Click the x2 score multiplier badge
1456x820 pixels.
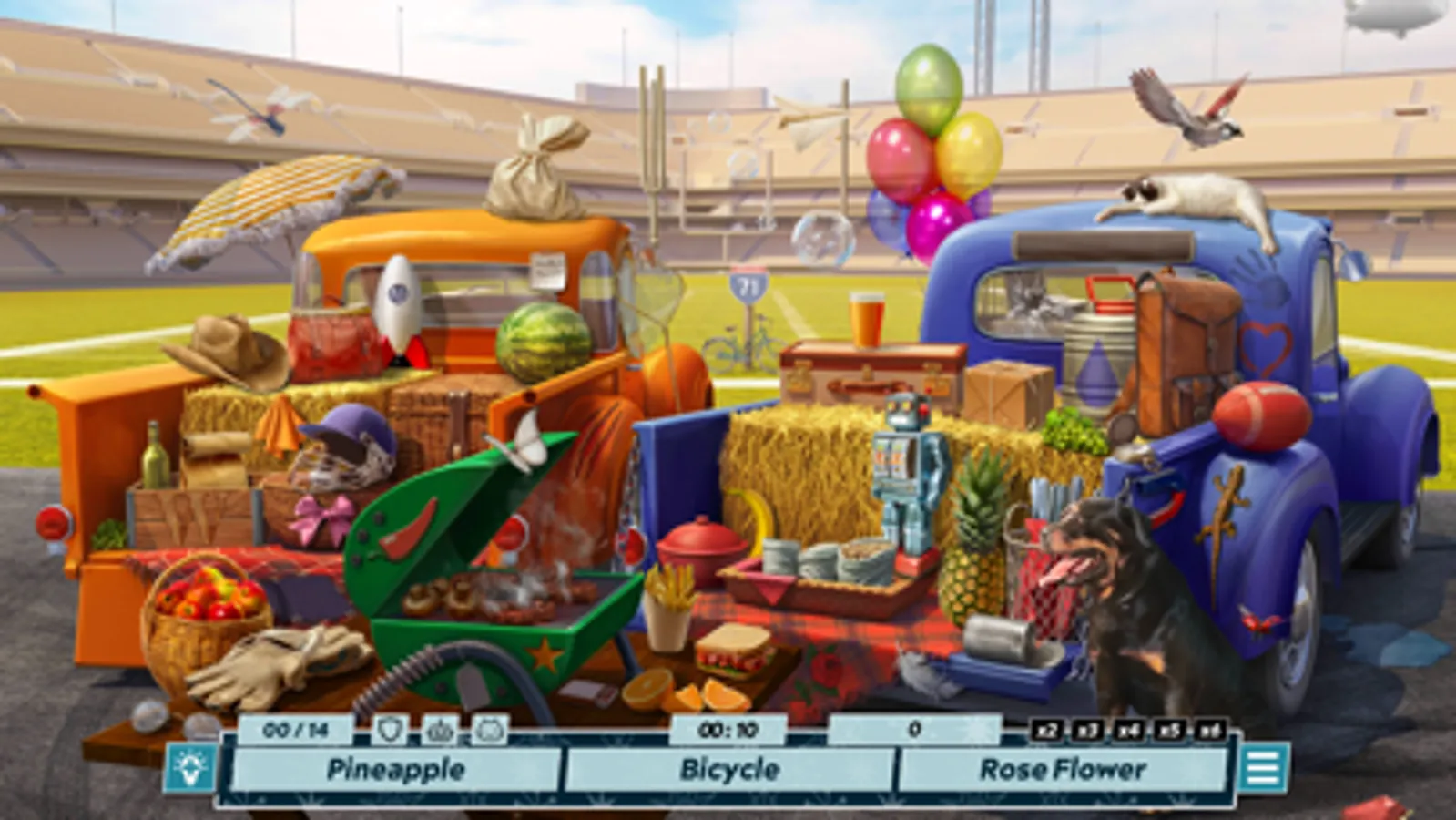click(1049, 728)
